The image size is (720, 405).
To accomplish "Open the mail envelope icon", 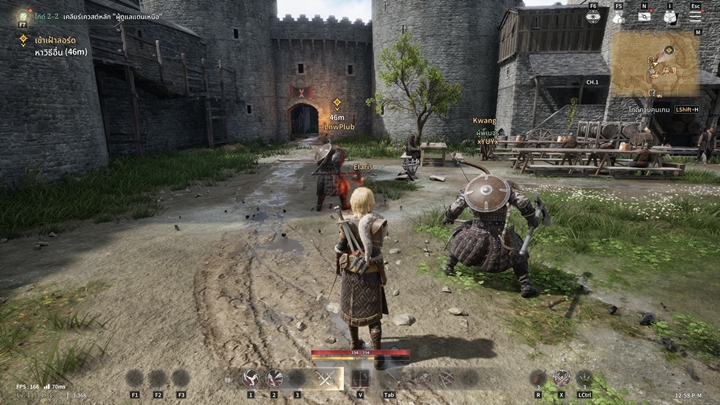I will point(645,16).
